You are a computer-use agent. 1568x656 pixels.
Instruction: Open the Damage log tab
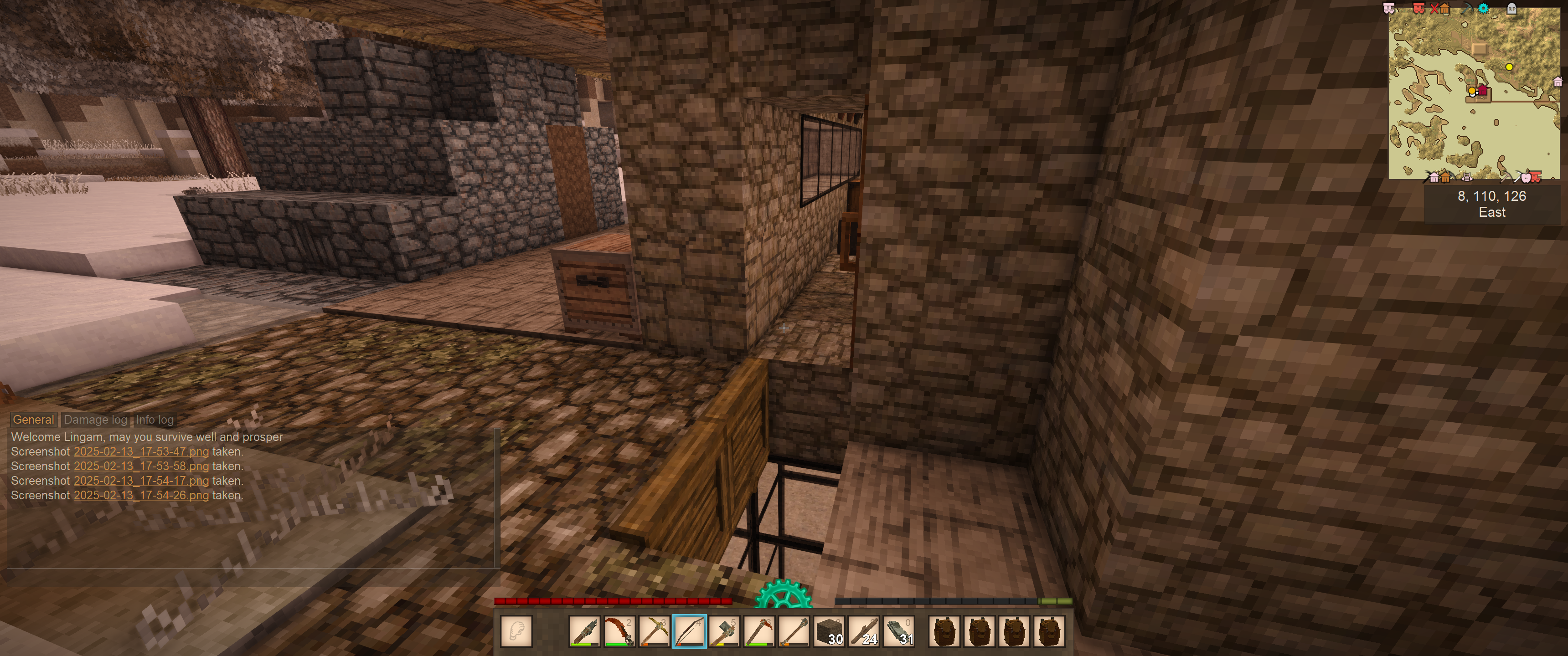click(96, 419)
